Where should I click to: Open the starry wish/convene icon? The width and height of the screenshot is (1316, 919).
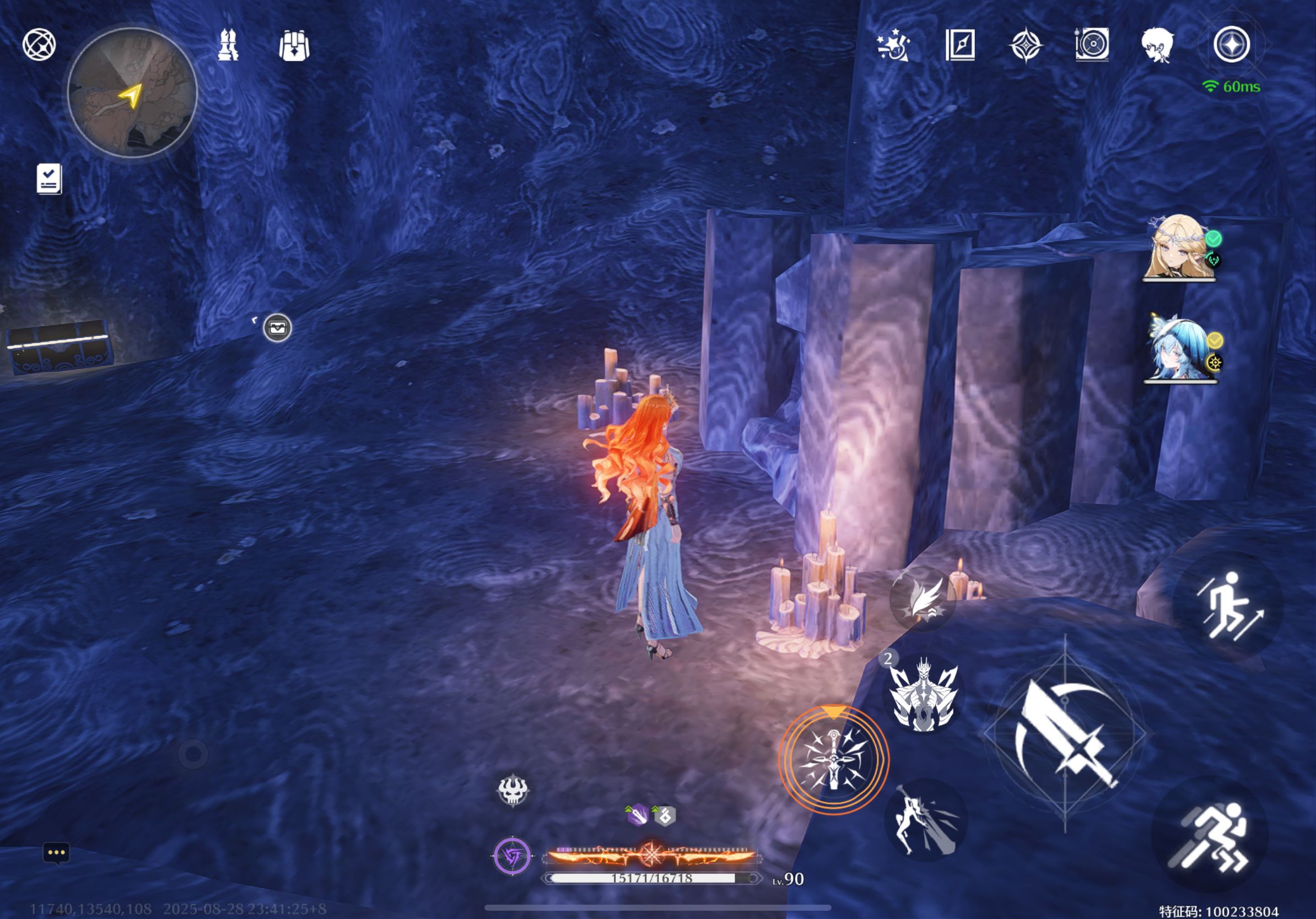[x=893, y=45]
